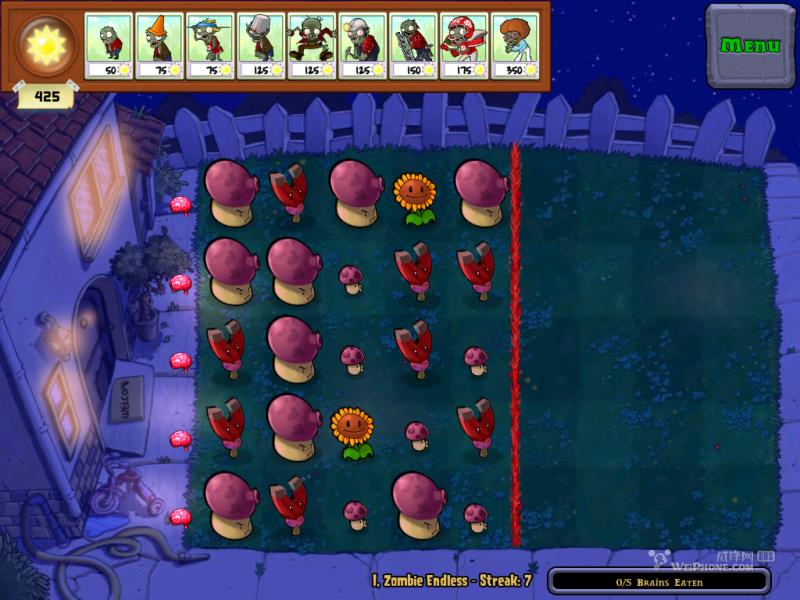
Task: Select the Buckethead Zombie packet
Action: [261, 45]
